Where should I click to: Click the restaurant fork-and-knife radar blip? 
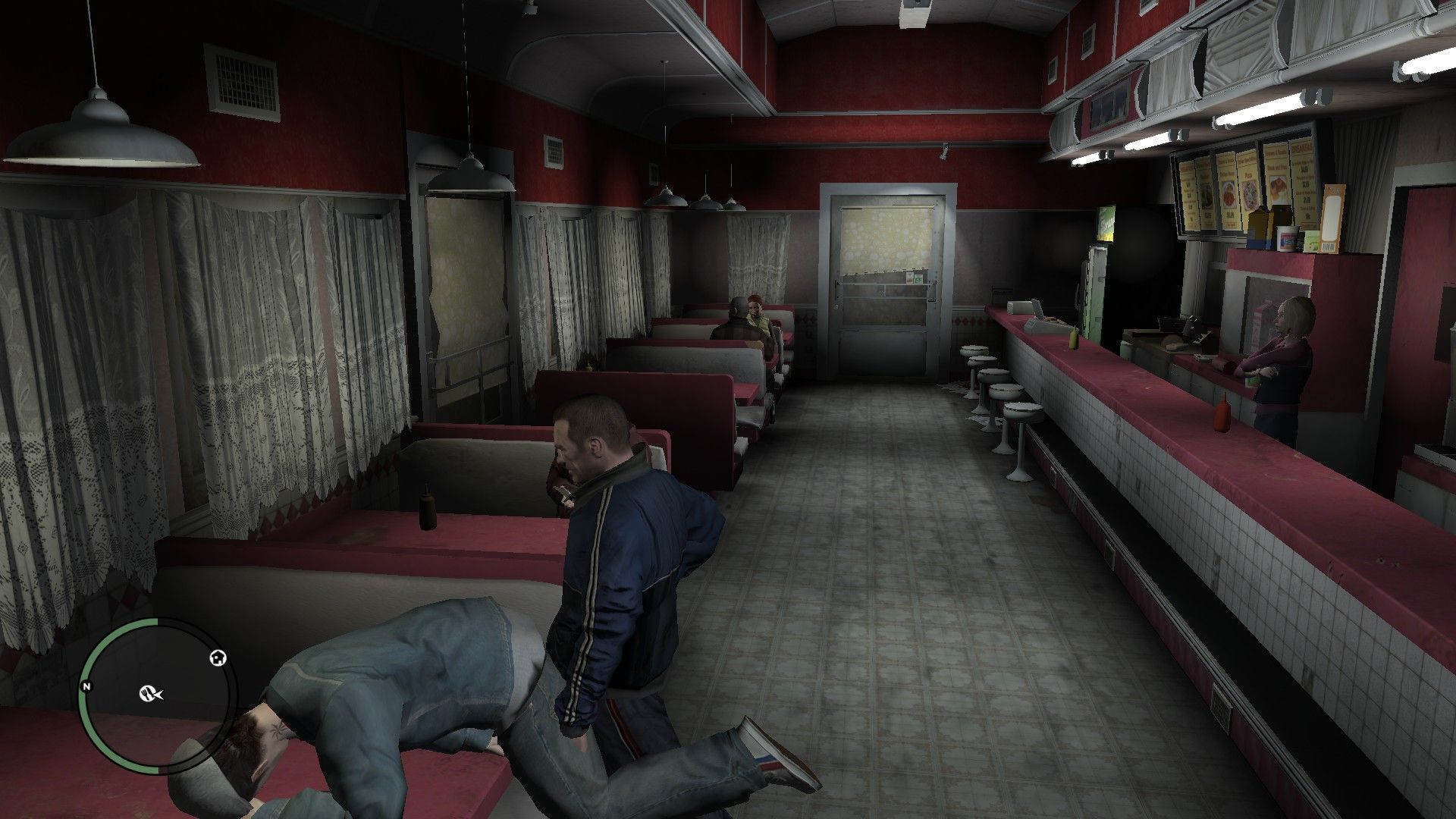pyautogui.click(x=148, y=692)
